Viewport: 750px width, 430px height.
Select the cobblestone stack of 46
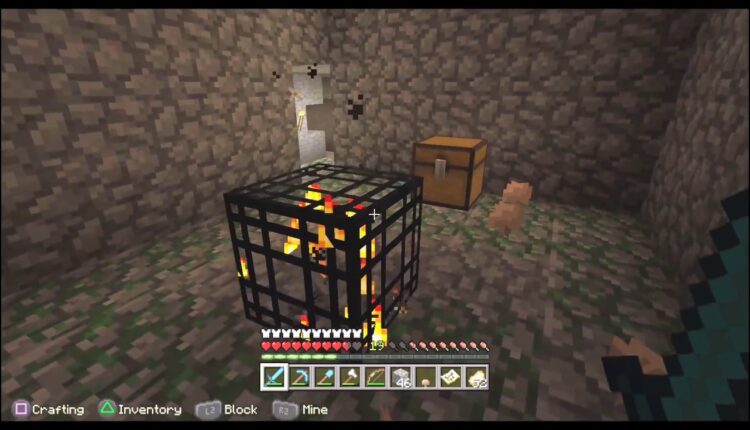(400, 377)
